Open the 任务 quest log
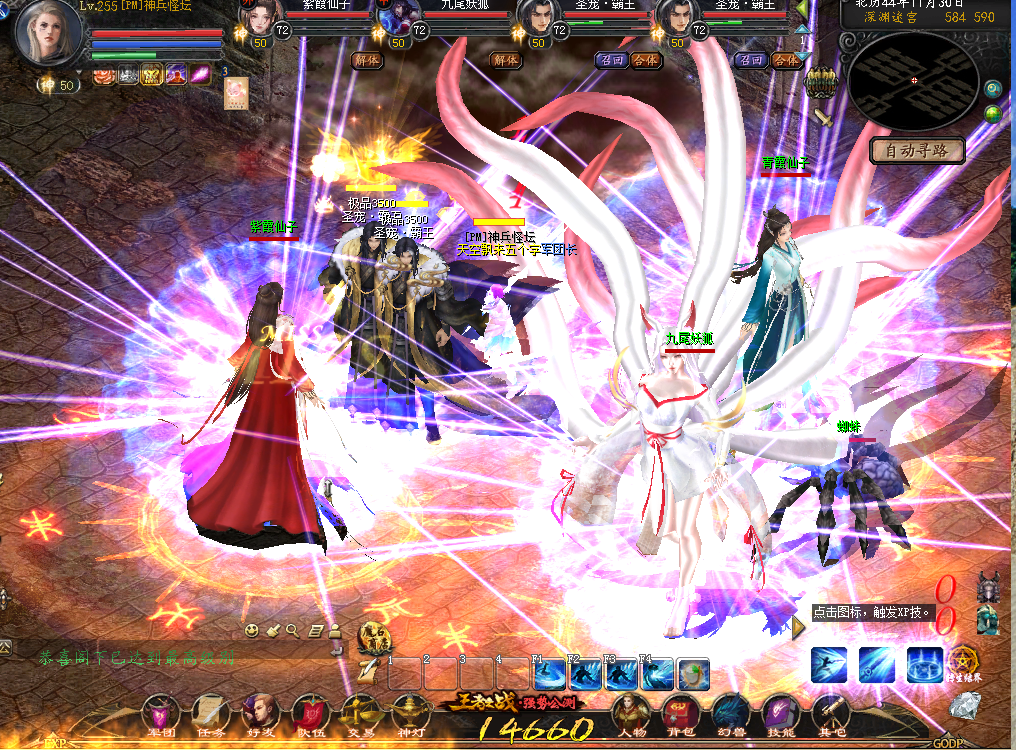1016x750 pixels. (x=211, y=714)
